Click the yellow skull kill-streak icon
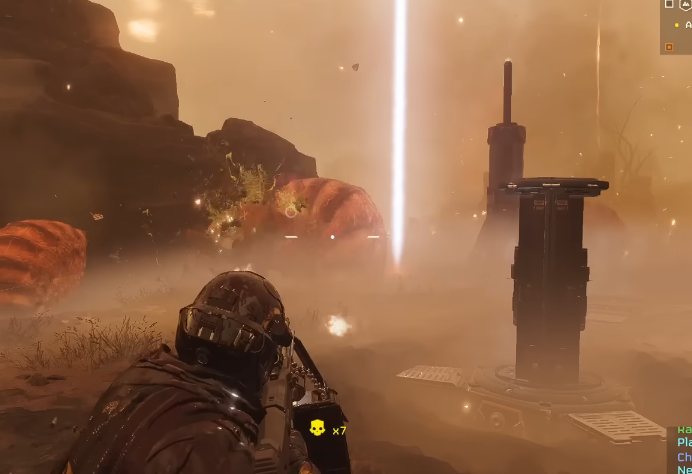Screen dimensions: 692x474 [x=317, y=429]
